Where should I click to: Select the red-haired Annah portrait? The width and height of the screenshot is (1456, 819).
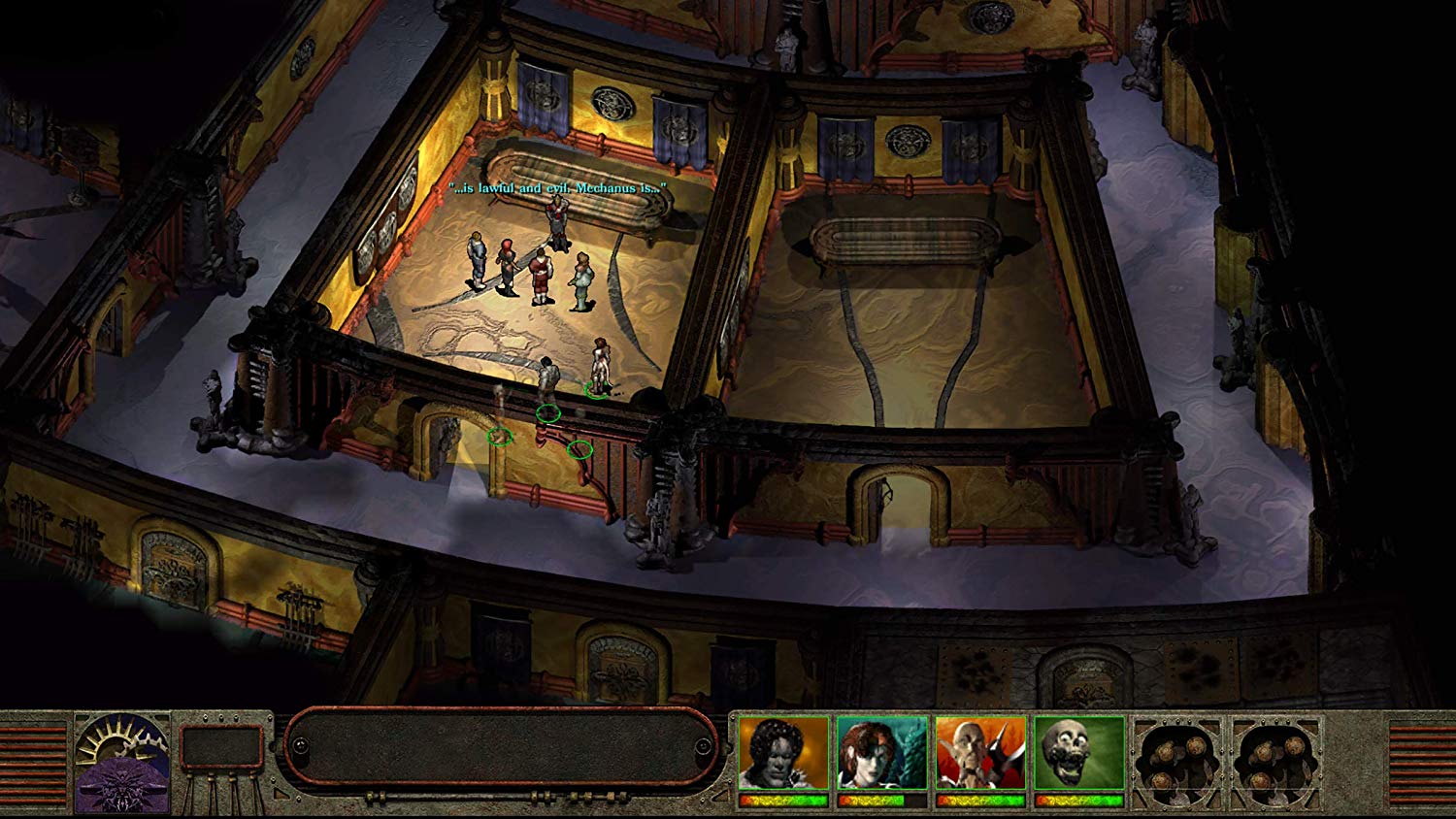pos(882,754)
